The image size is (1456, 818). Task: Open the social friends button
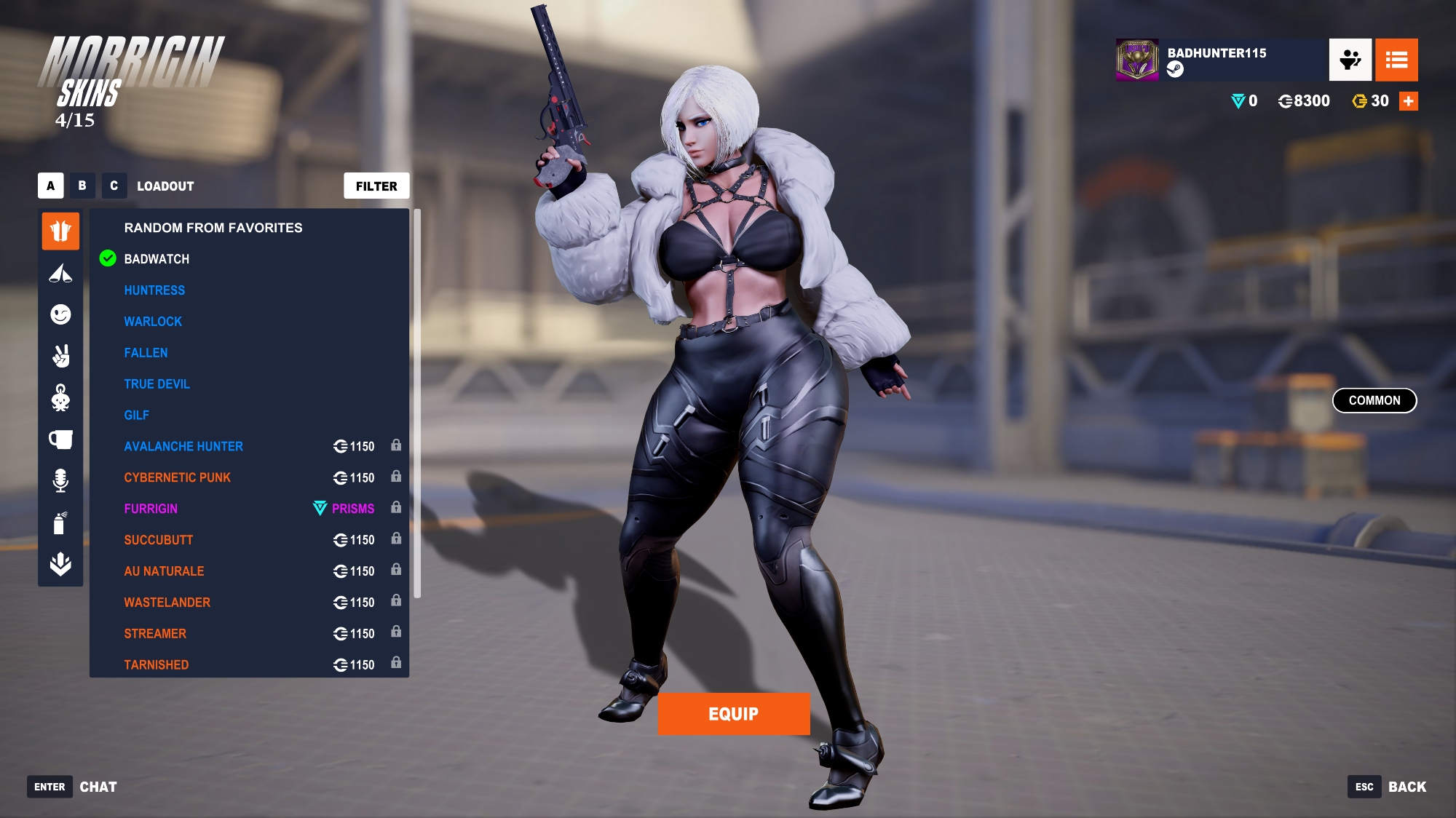(x=1350, y=60)
